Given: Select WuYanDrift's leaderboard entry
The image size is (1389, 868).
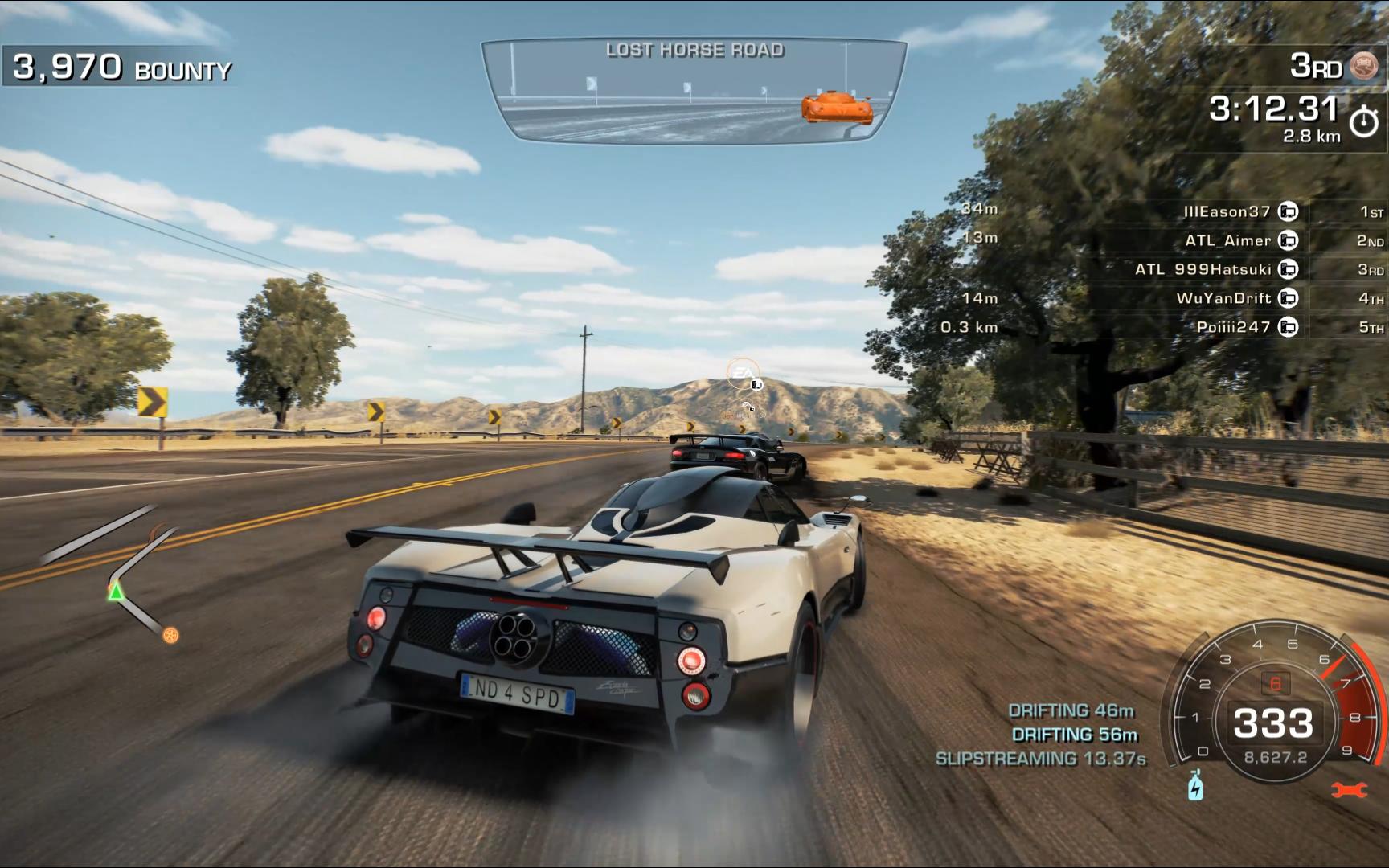Looking at the screenshot, I should point(1223,298).
